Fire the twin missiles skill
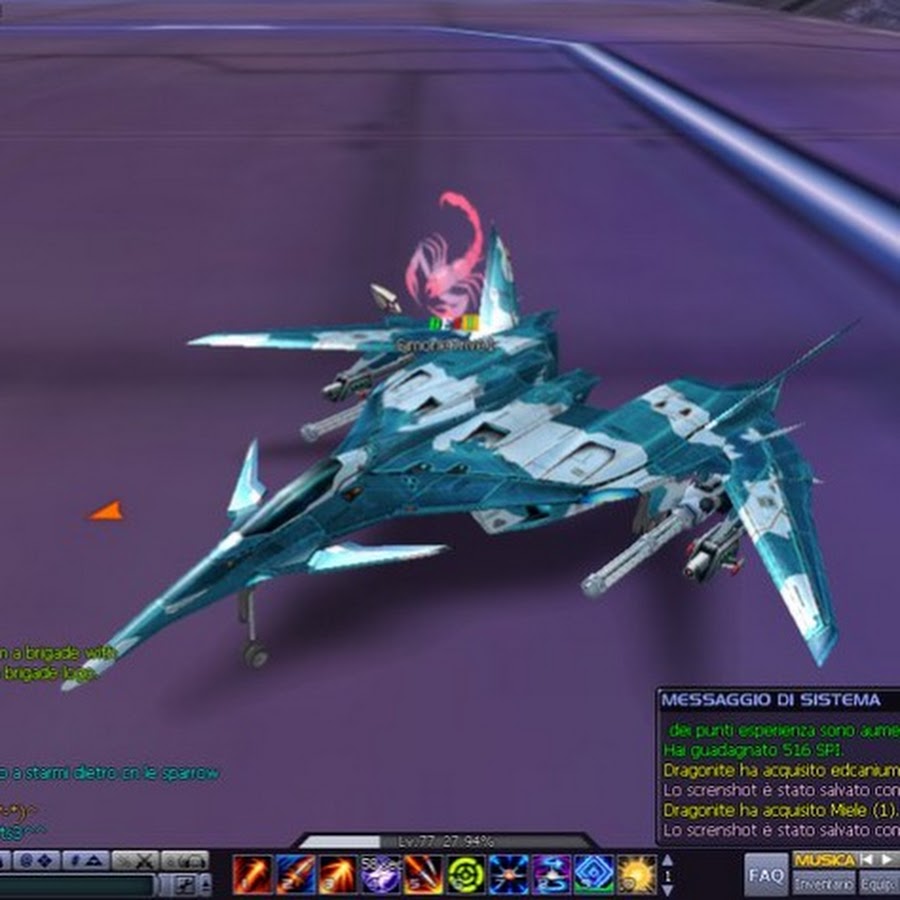Image resolution: width=900 pixels, height=900 pixels. coord(423,874)
